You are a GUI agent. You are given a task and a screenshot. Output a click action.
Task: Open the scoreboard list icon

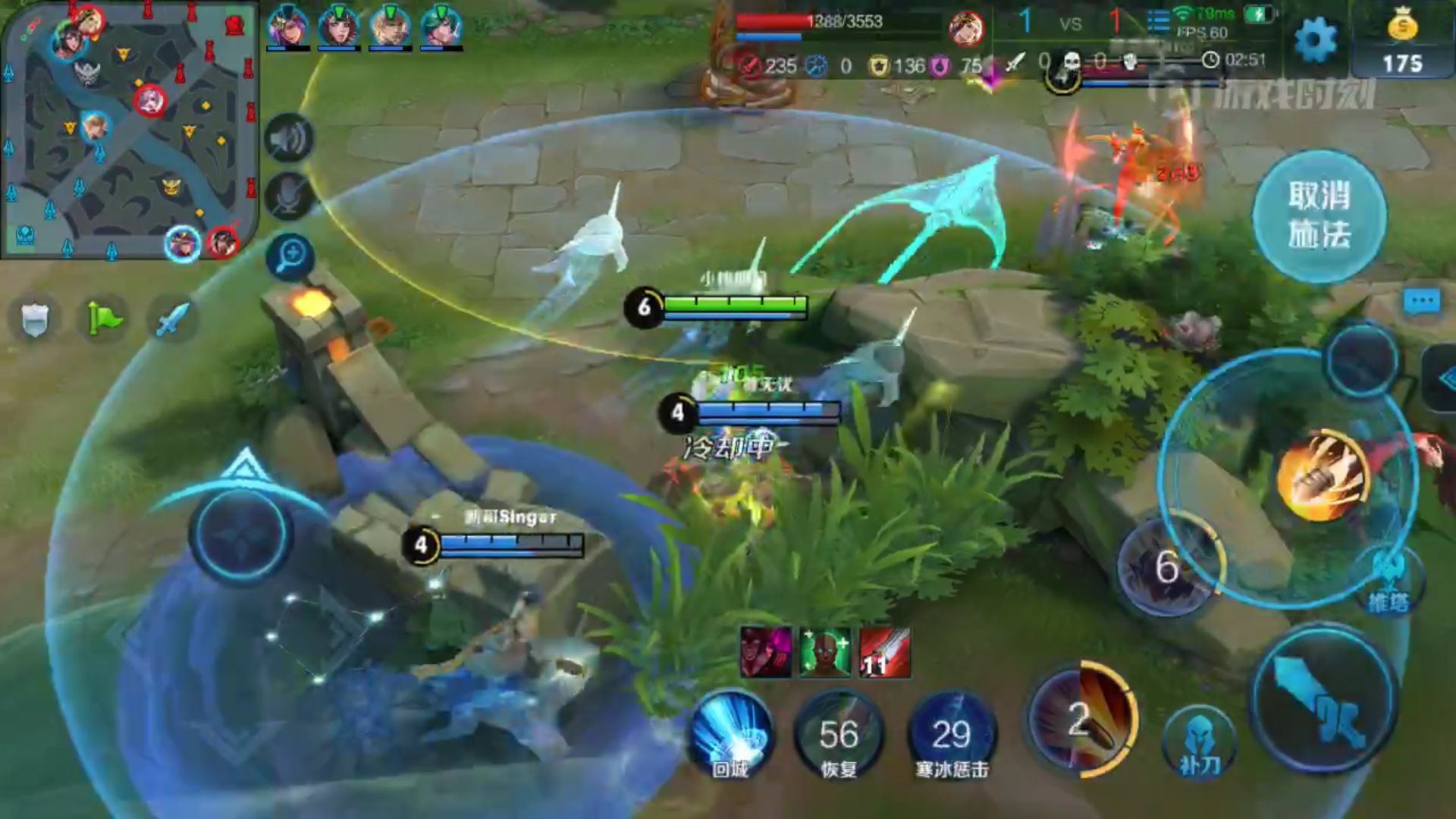(x=1158, y=21)
